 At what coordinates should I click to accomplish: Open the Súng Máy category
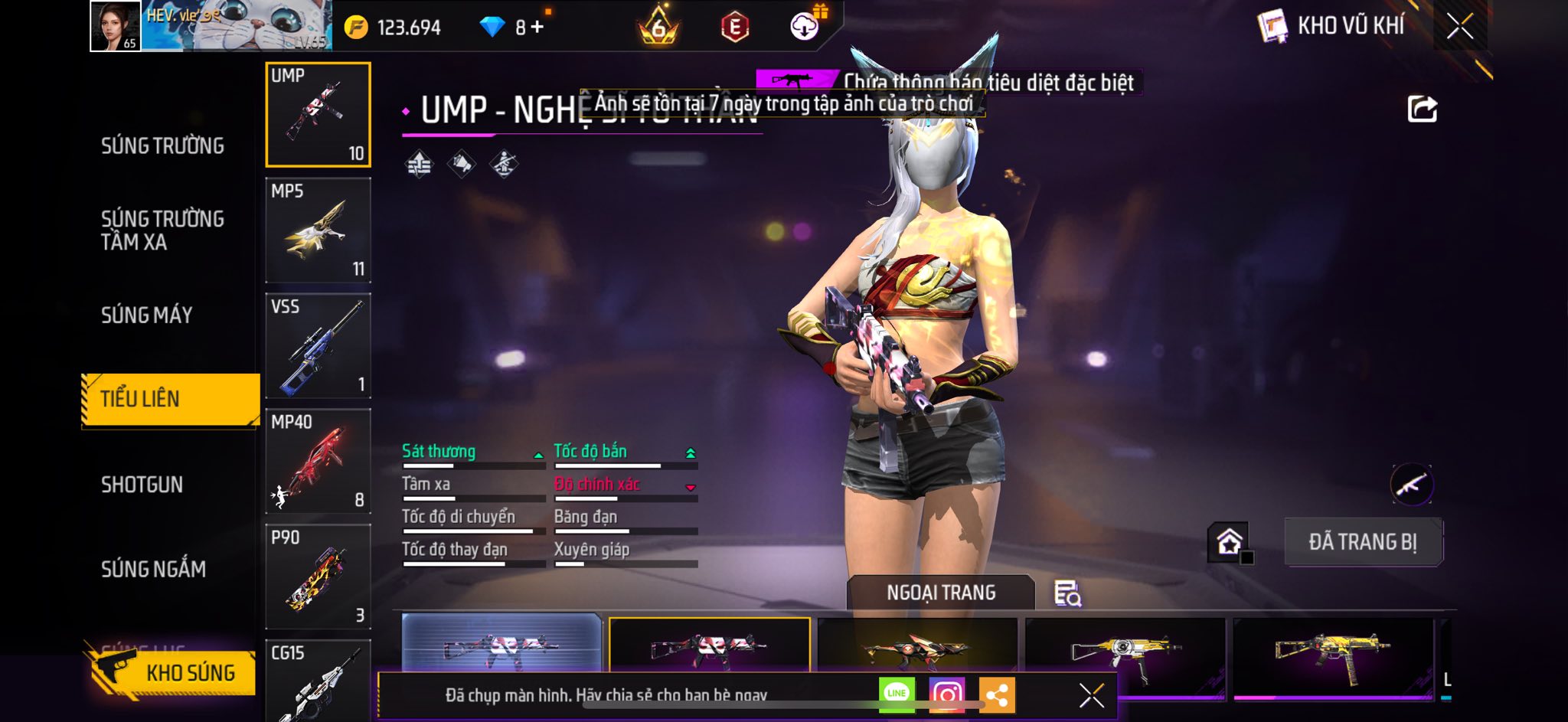pos(147,315)
